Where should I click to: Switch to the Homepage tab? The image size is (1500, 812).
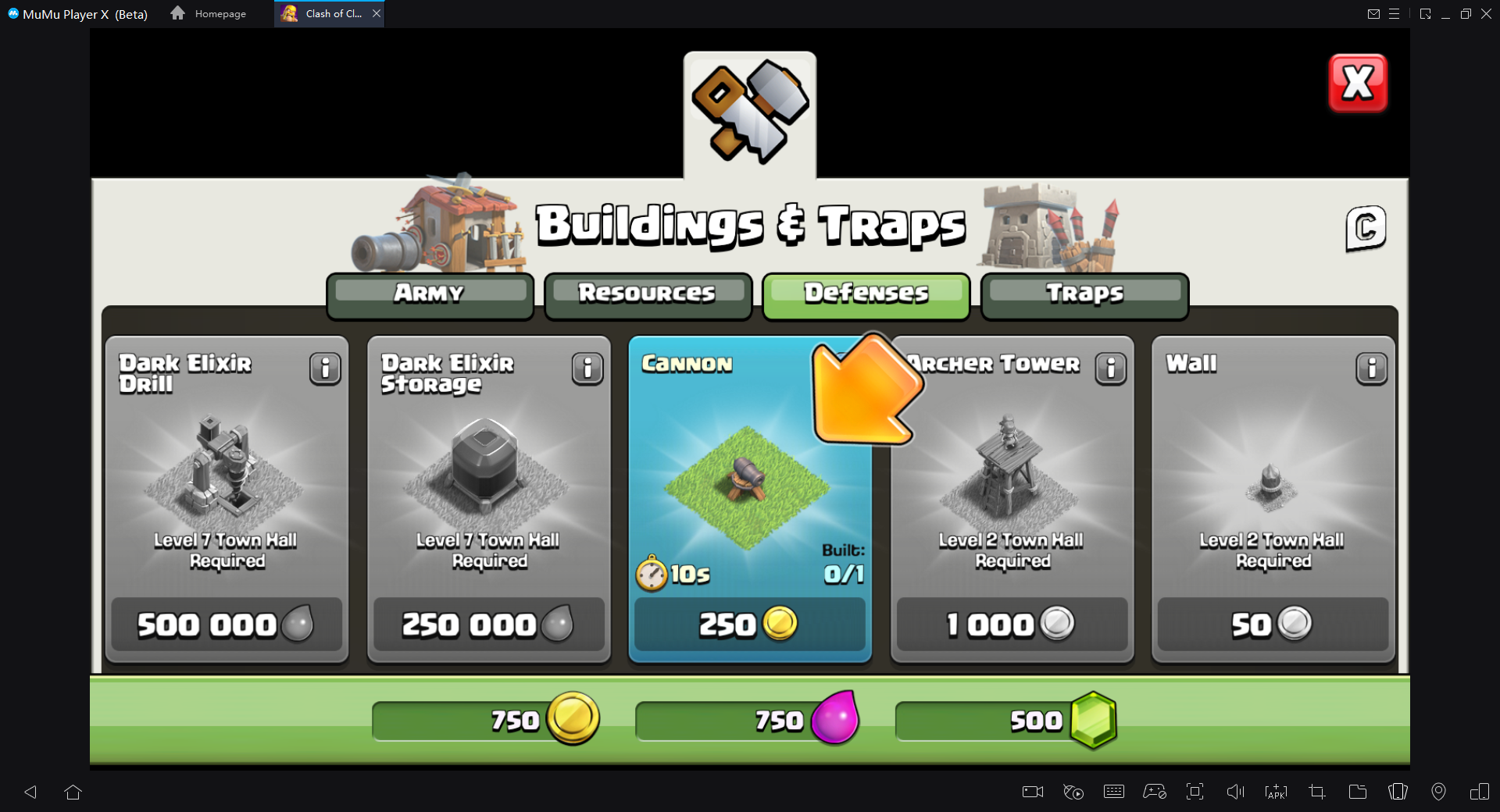pyautogui.click(x=209, y=13)
